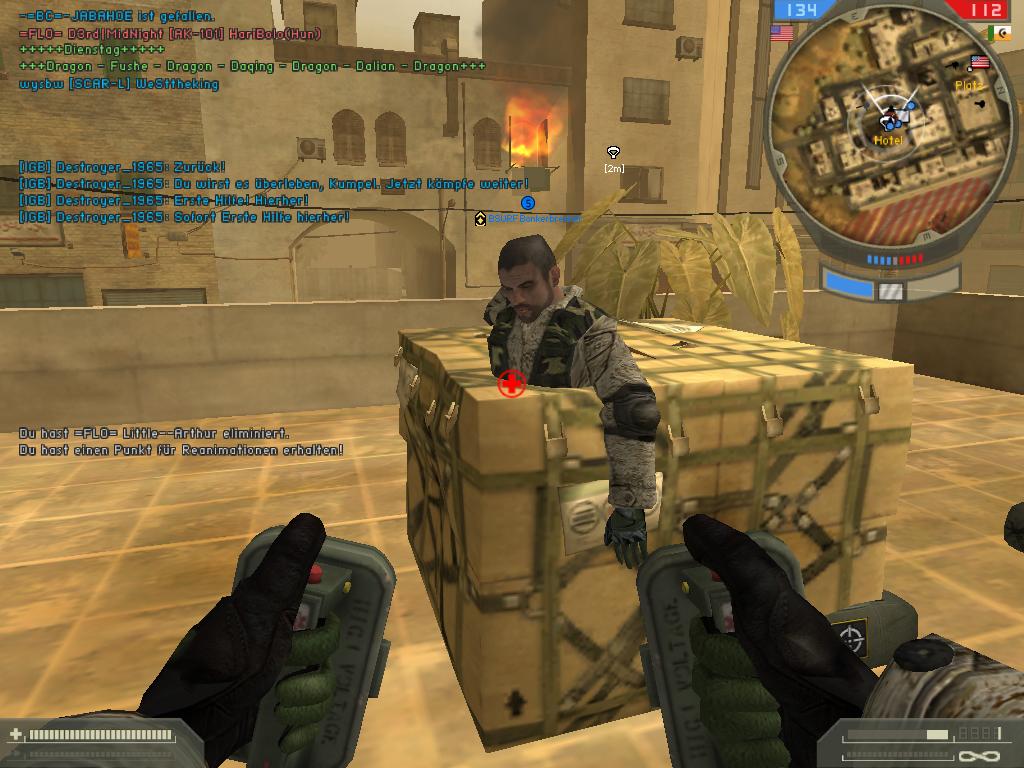Click the US team flag icon
Viewport: 1024px width, 768px height.
point(782,33)
